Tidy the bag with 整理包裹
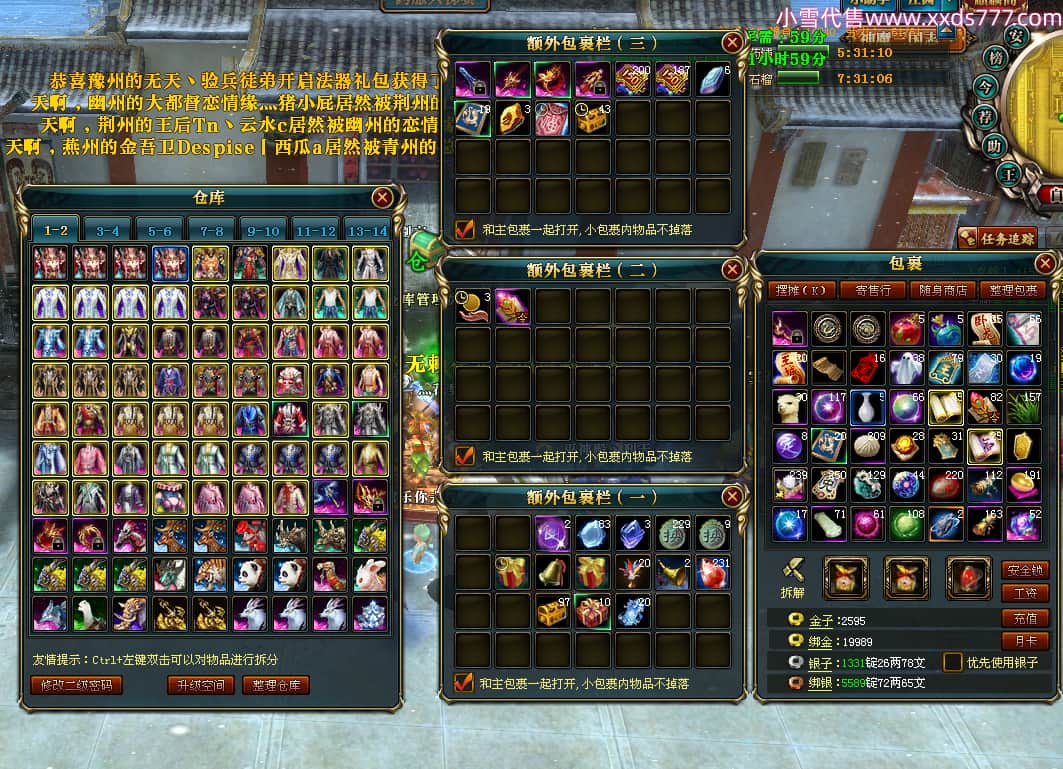Screen dimensions: 1063x769 coord(1012,290)
